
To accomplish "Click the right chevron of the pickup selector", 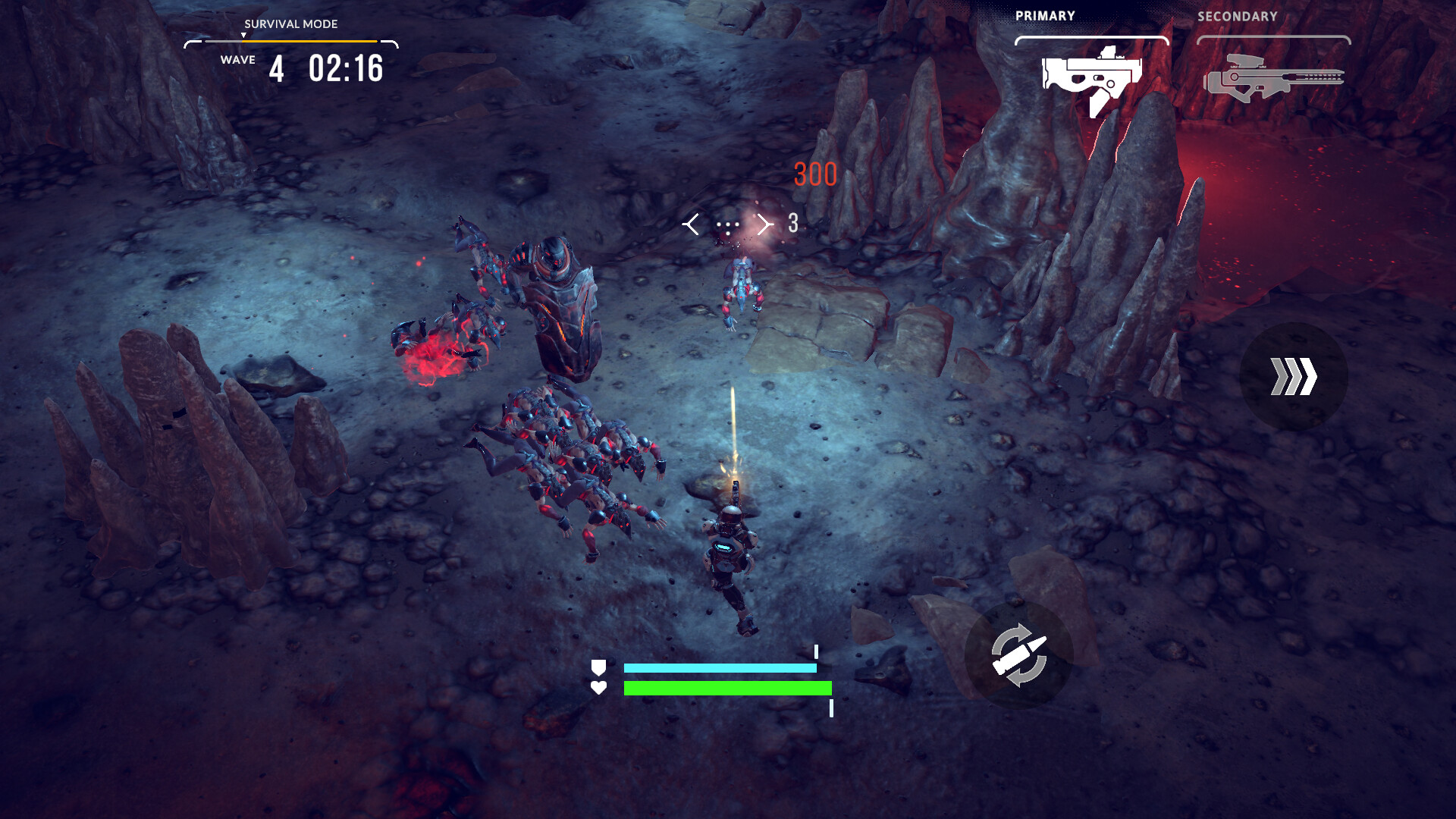I will click(x=764, y=224).
